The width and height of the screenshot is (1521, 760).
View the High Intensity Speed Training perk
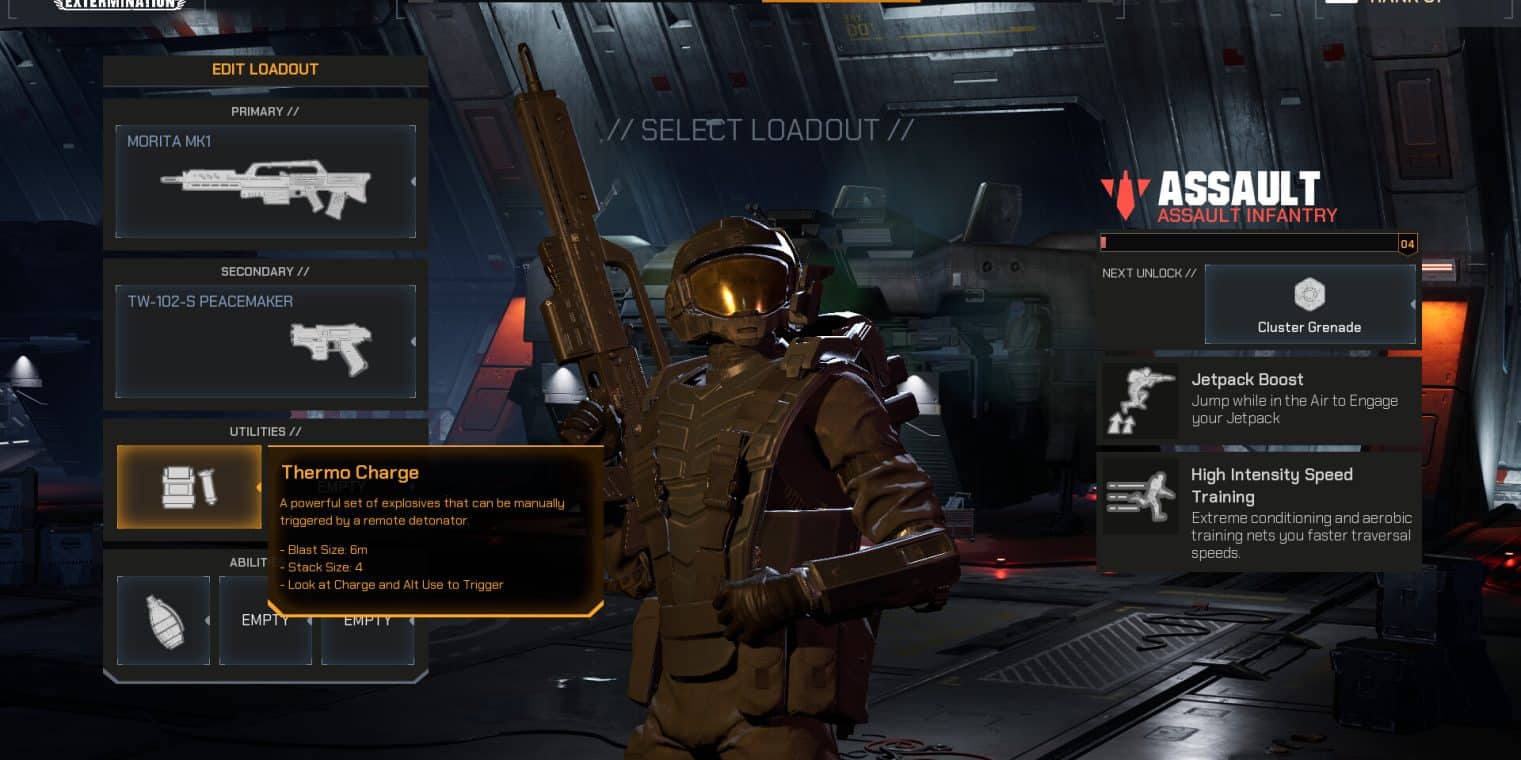point(1258,511)
